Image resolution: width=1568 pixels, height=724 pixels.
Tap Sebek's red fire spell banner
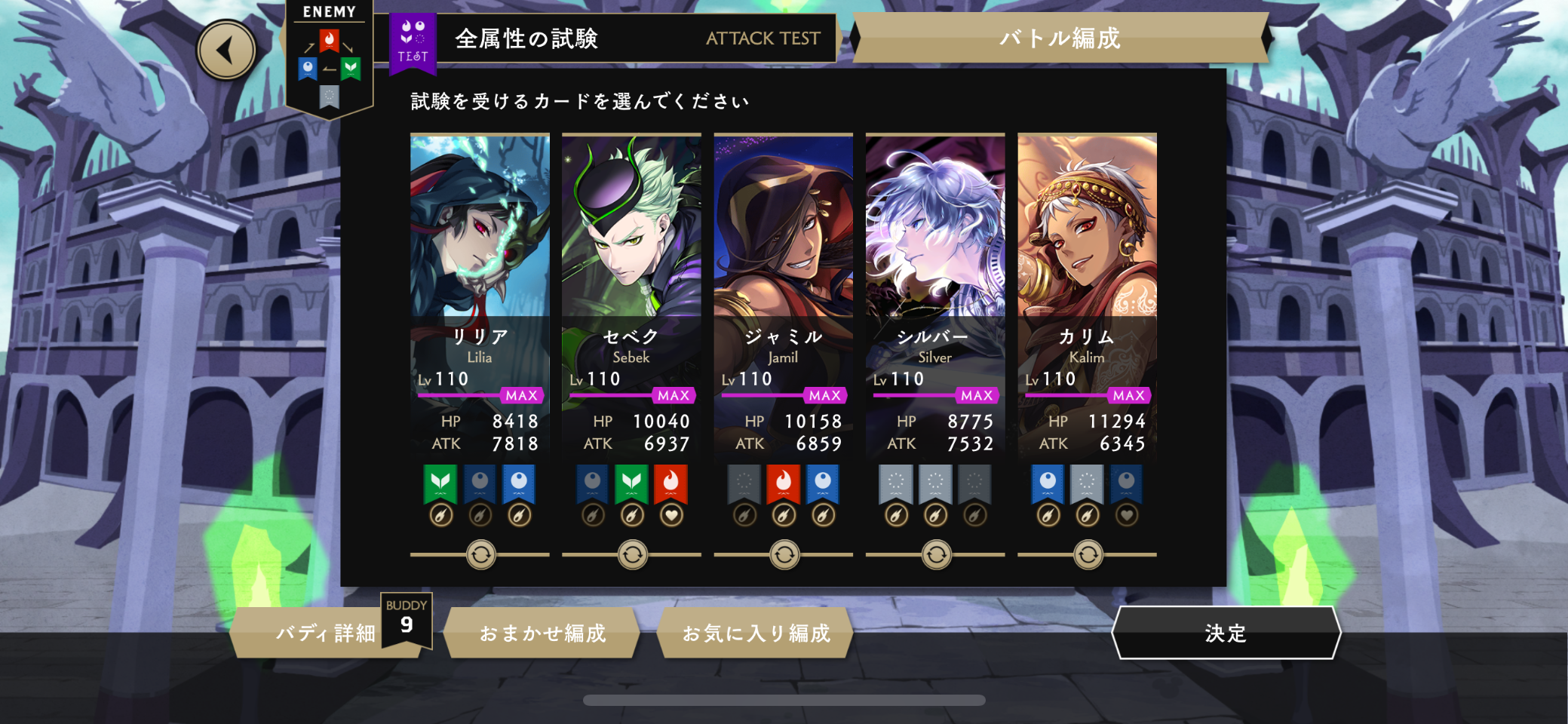pos(670,483)
